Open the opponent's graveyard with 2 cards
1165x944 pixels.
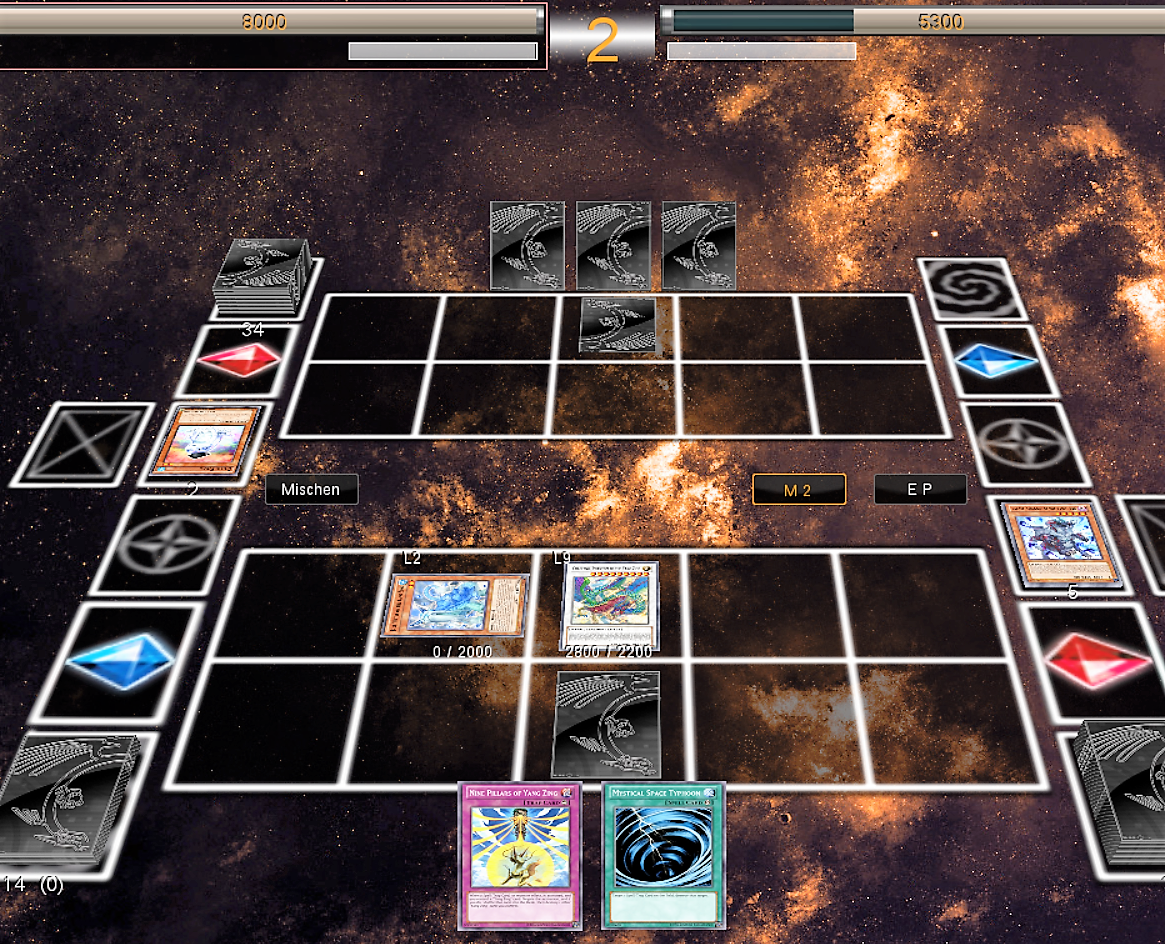[x=205, y=441]
